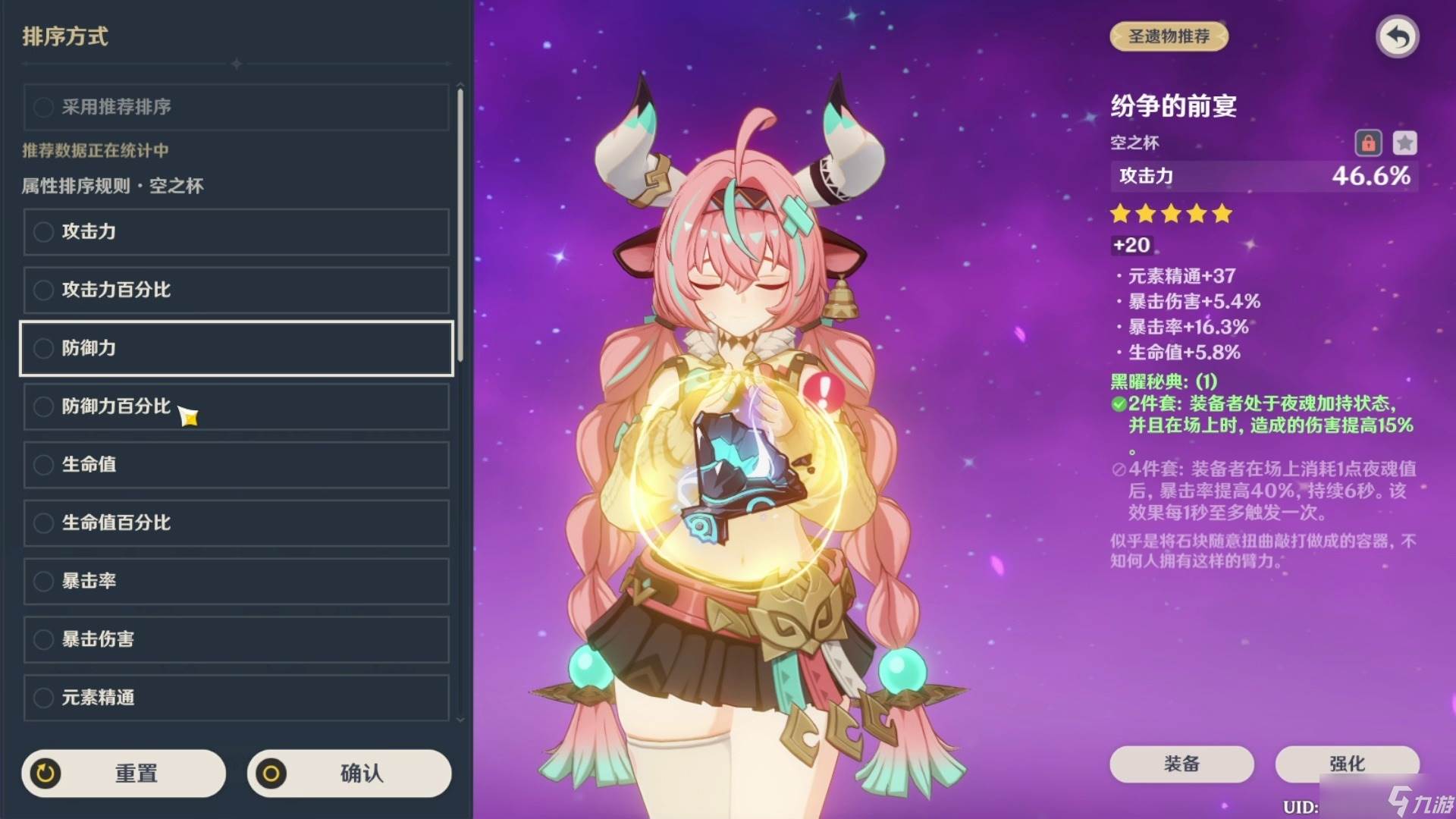Choose 防御力百分比 sort rule

[x=236, y=406]
